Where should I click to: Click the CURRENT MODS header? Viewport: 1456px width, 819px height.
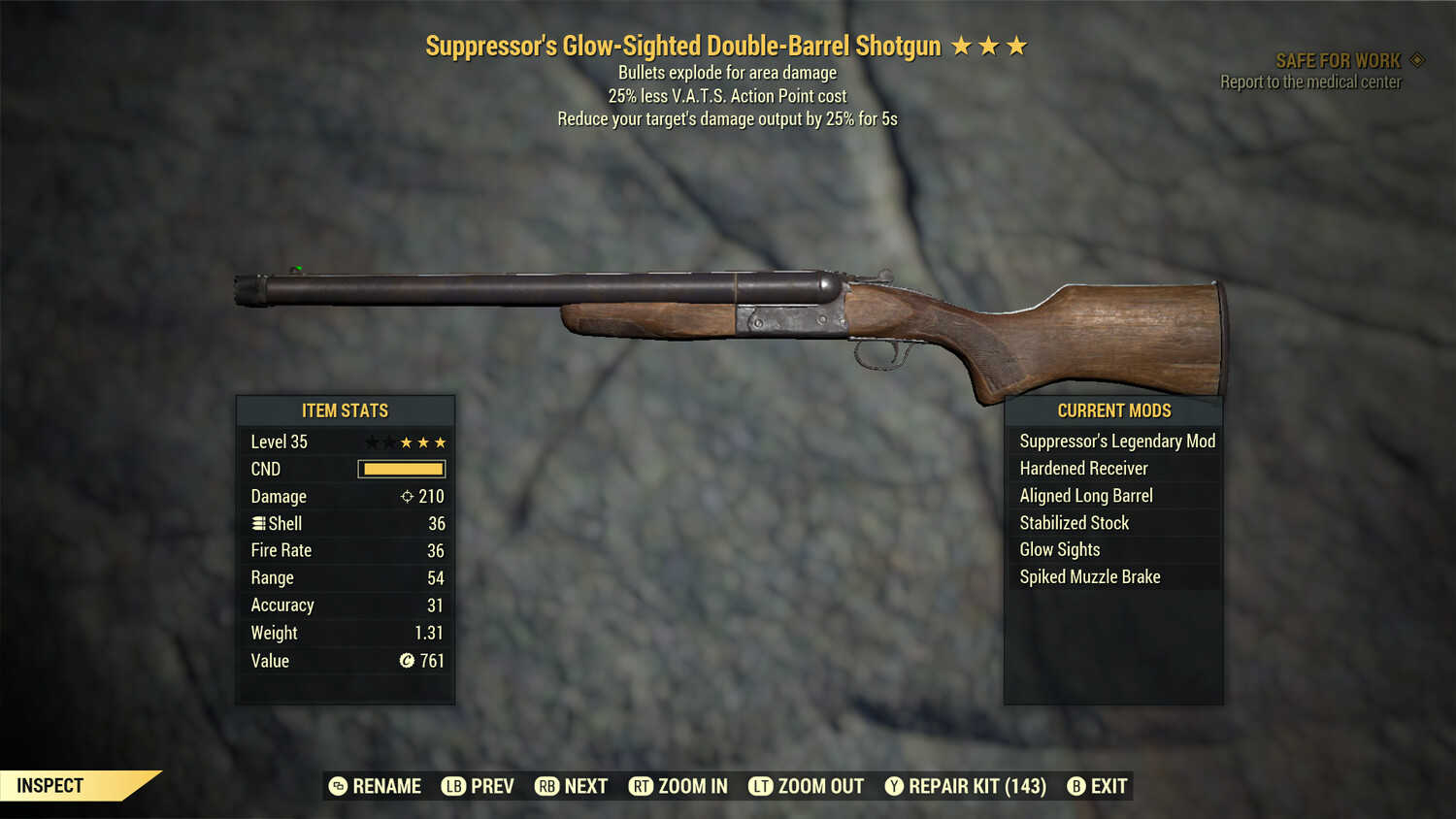[1112, 410]
